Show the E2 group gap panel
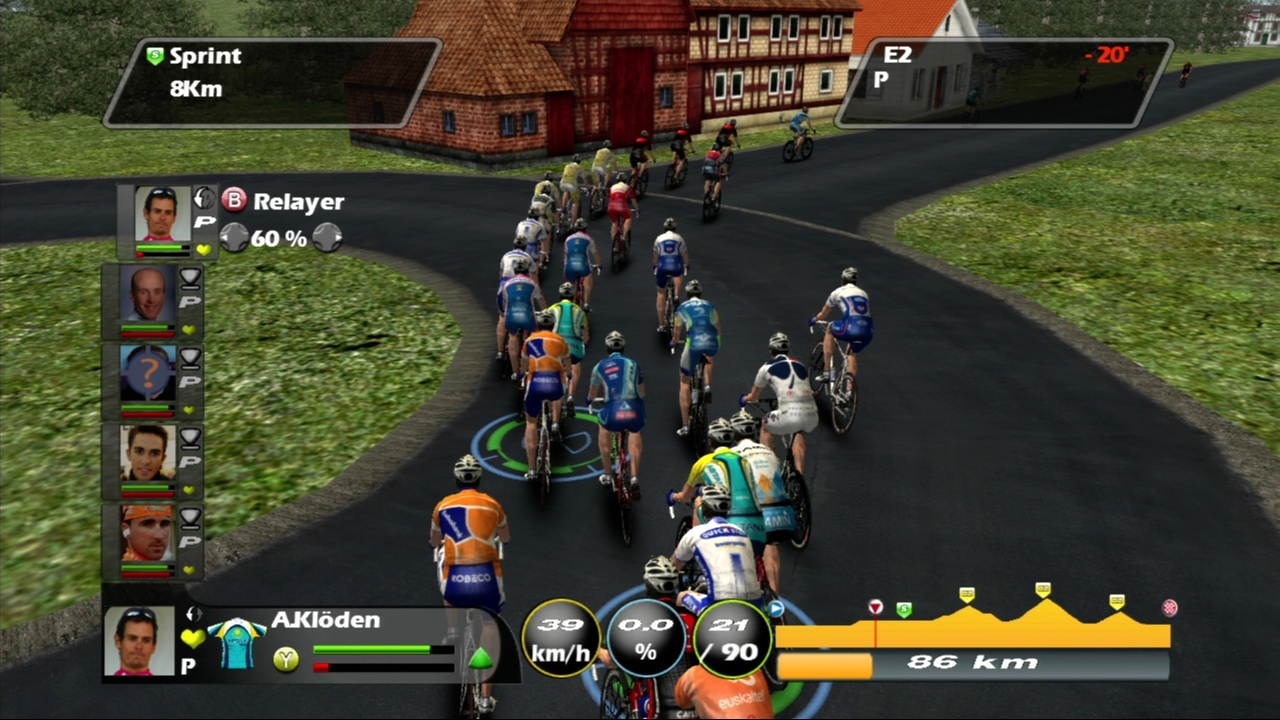1280x720 pixels. [x=1003, y=83]
